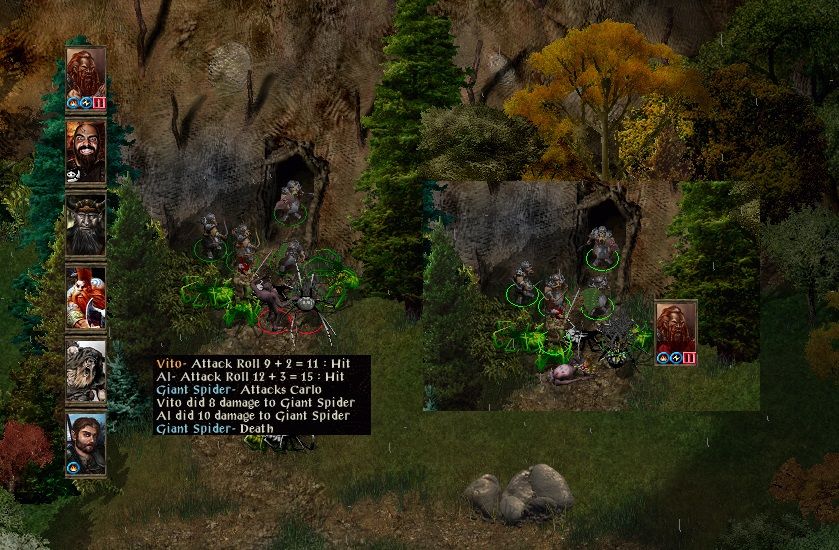Image resolution: width=839 pixels, height=550 pixels.
Task: Pick the grey hooded bearded party member
Action: coord(86,370)
